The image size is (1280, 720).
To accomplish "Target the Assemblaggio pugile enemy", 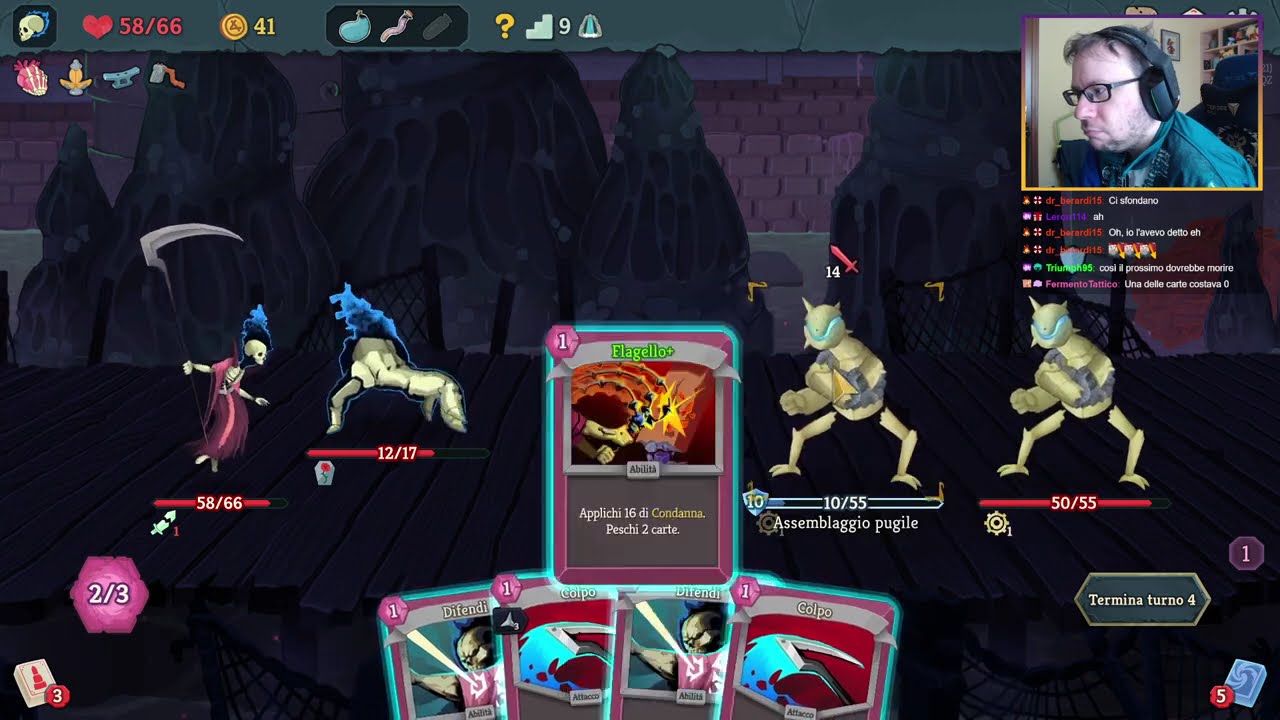I will (x=846, y=400).
